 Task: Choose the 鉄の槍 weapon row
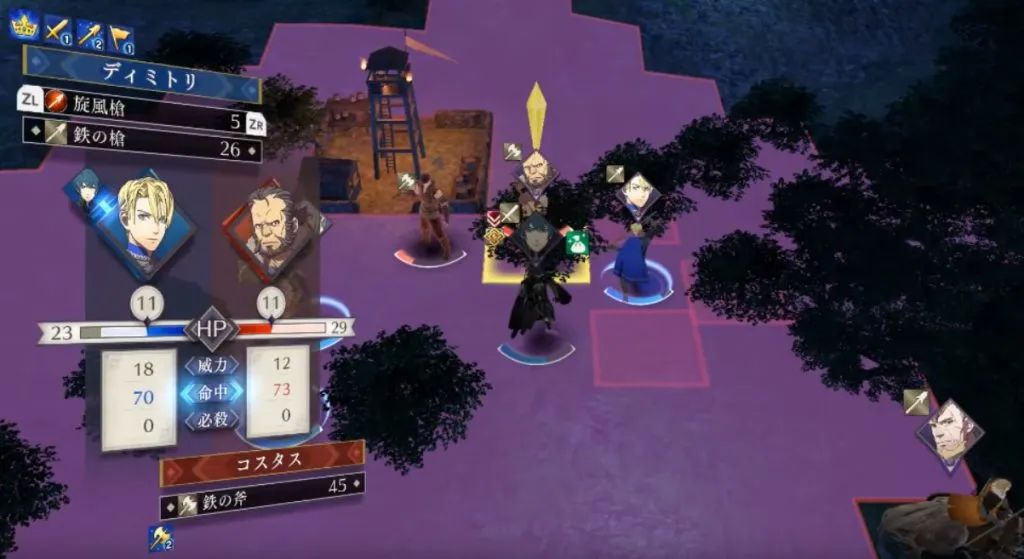click(140, 150)
